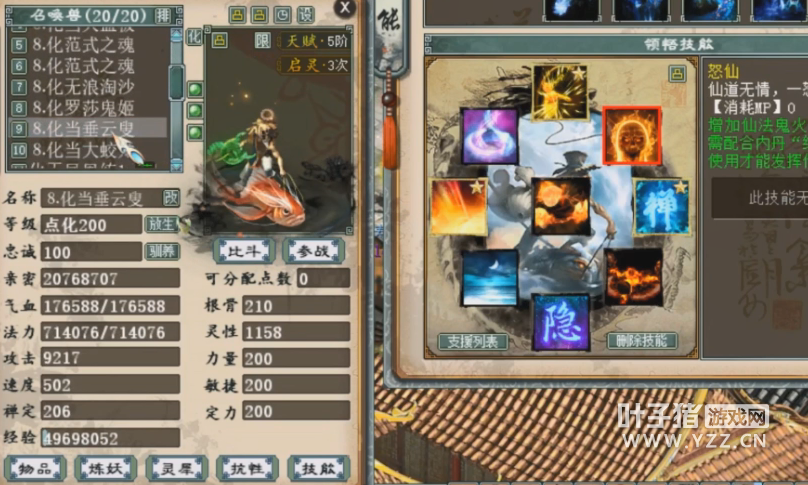Open the 炼妖 refining panel
This screenshot has height=485, width=808.
105,468
